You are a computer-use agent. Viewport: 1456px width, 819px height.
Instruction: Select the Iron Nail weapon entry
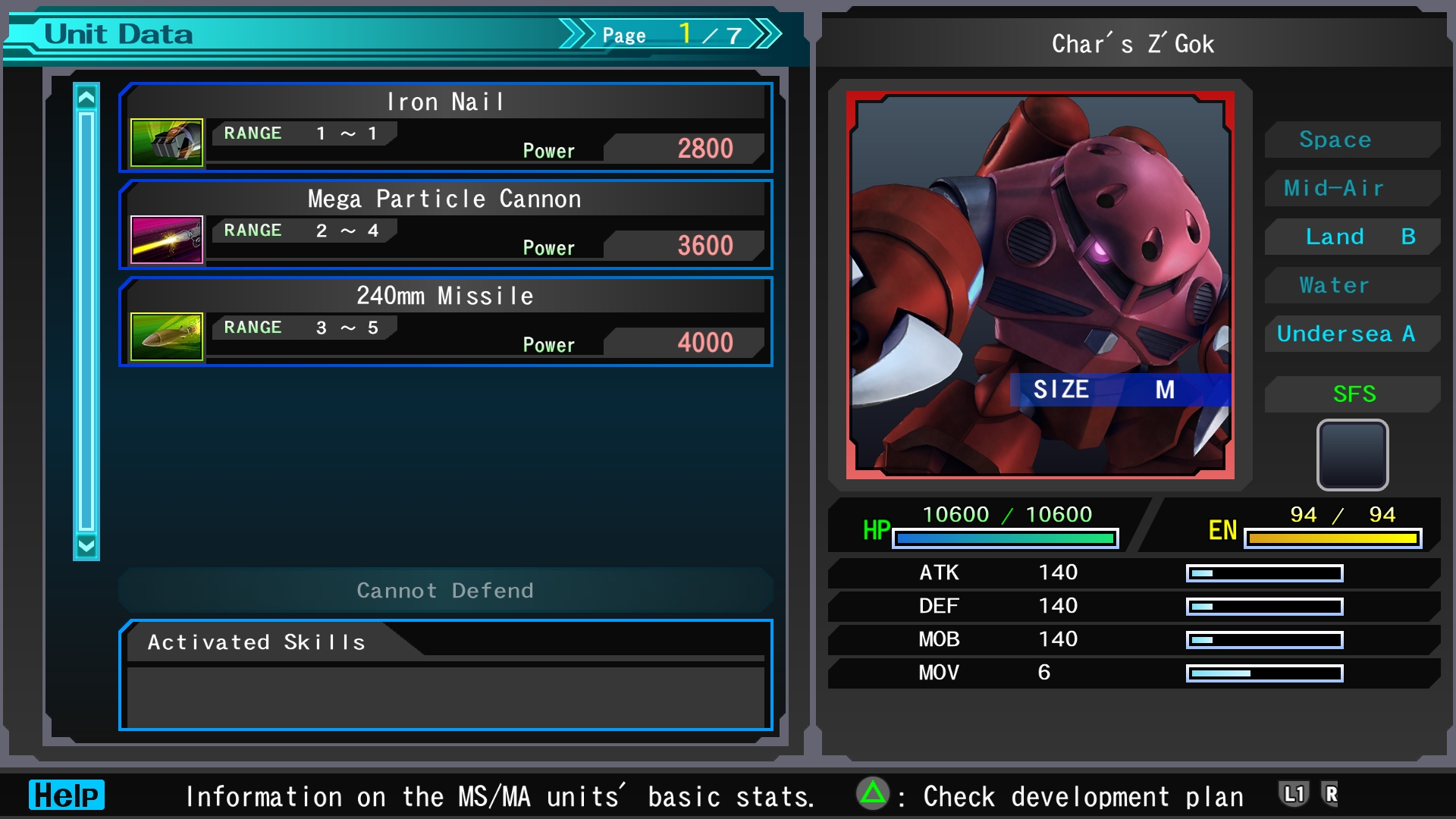(446, 127)
